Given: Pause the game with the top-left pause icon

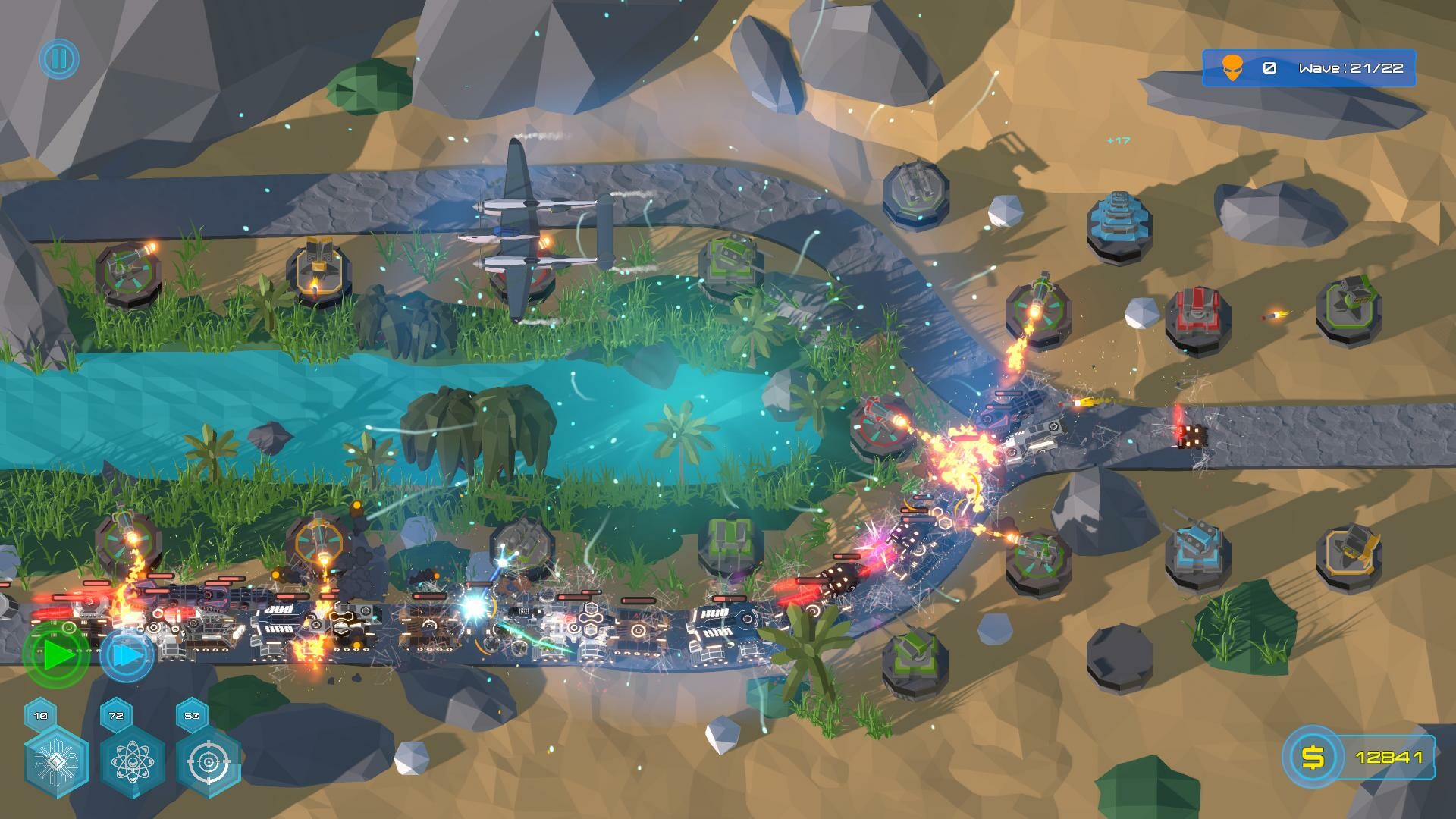Looking at the screenshot, I should 60,57.
